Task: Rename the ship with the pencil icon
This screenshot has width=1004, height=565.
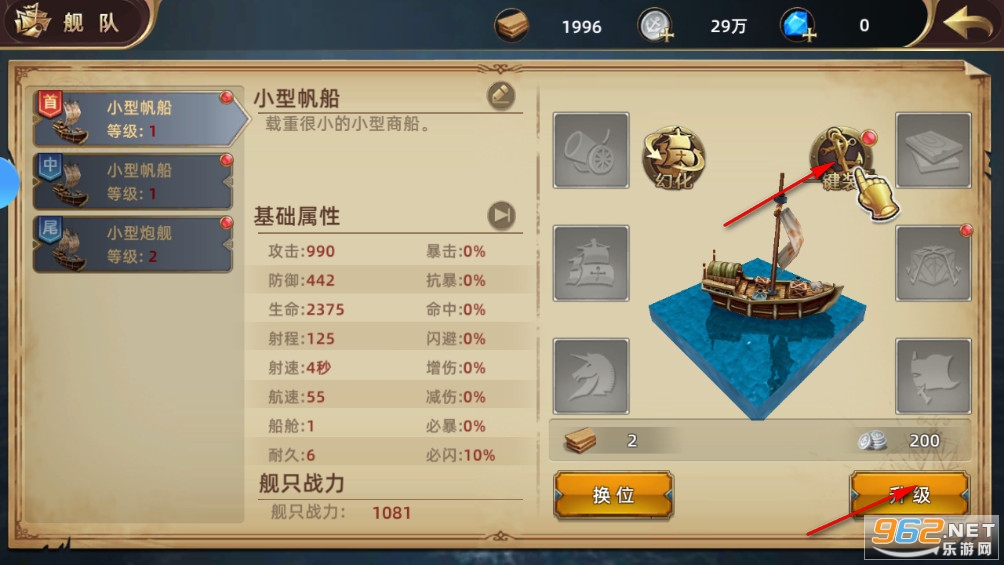Action: pyautogui.click(x=501, y=95)
